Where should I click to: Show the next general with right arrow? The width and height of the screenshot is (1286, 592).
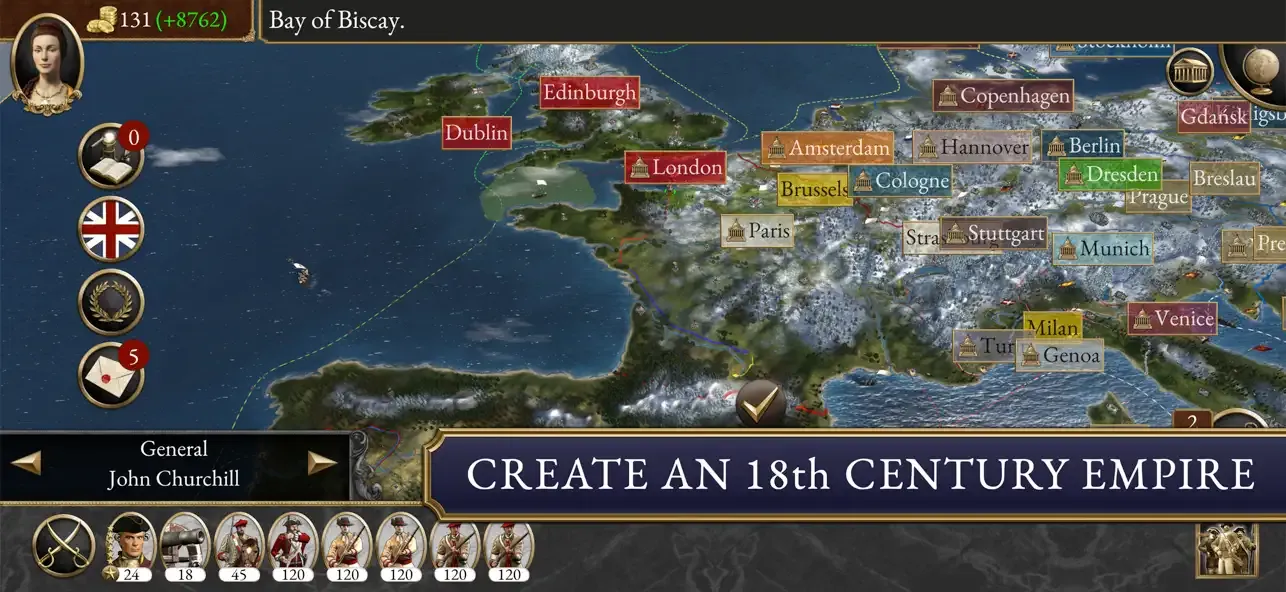tap(322, 463)
